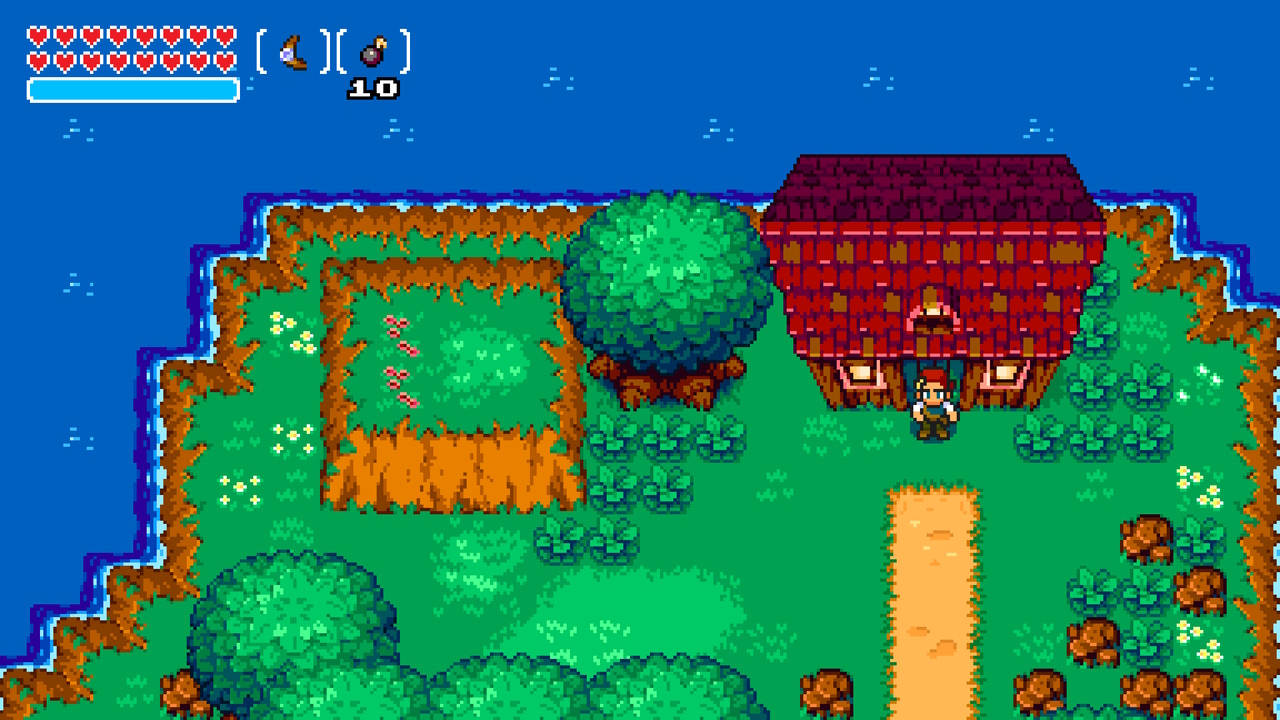1280x720 pixels.
Task: Click the player character by the house
Action: pyautogui.click(x=932, y=404)
